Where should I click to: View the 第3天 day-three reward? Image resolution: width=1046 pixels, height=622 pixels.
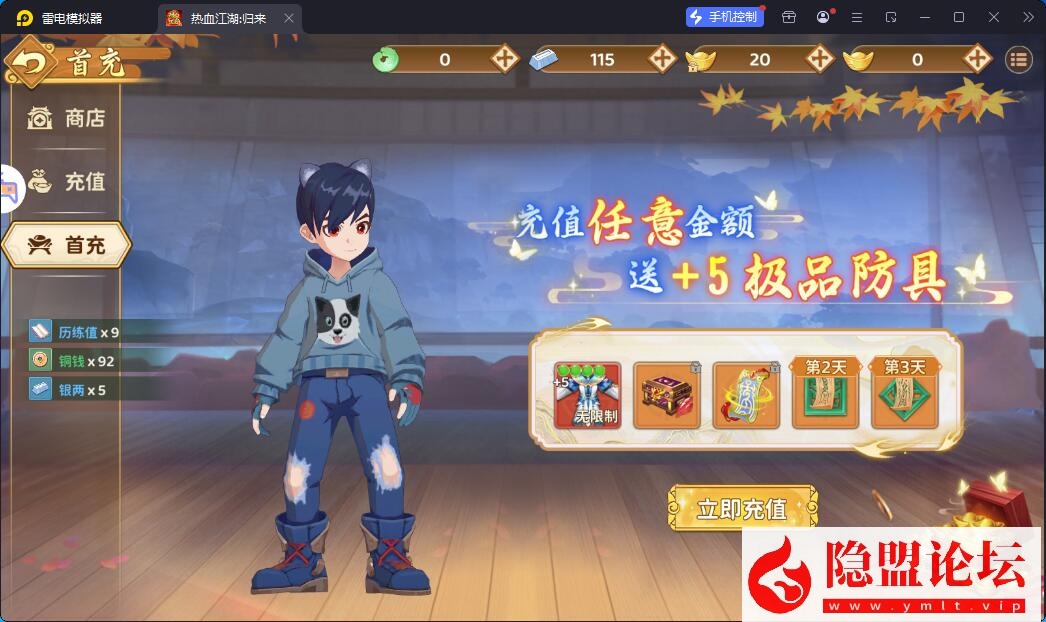pos(905,395)
